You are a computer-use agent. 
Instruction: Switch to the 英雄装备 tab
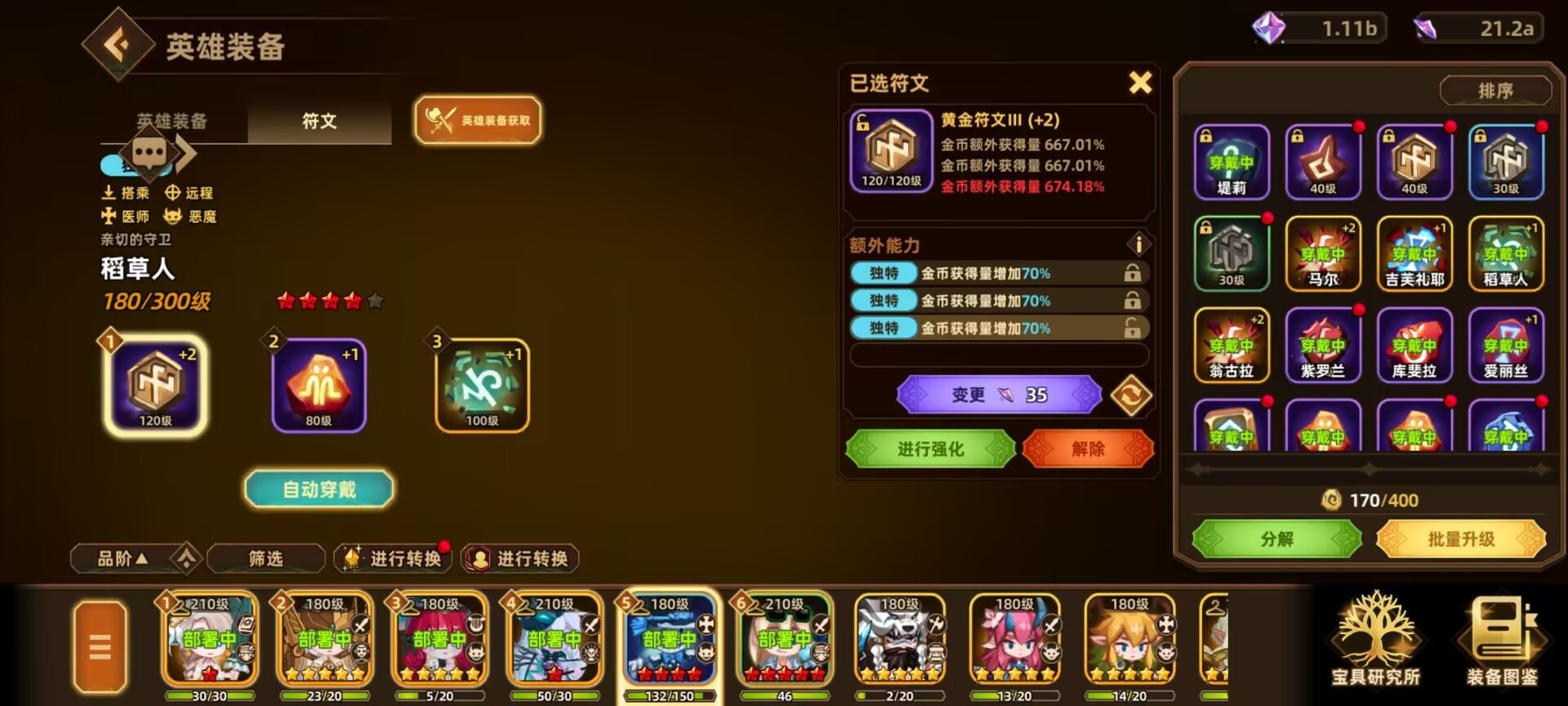click(171, 121)
